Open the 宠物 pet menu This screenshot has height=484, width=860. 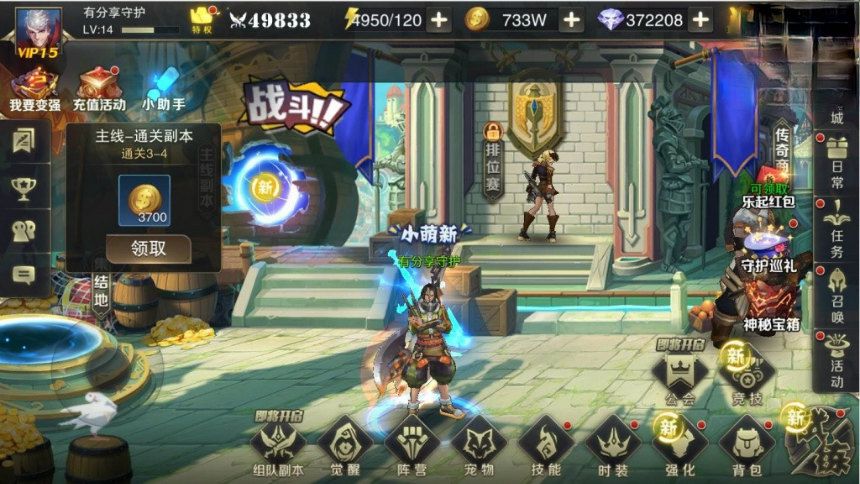[x=479, y=444]
